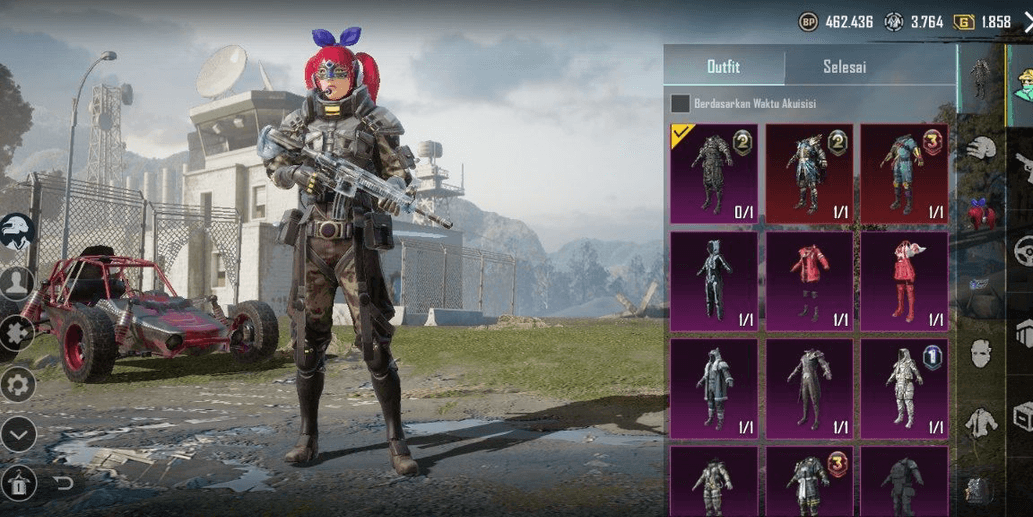
Task: Open the Selesai tab
Action: [844, 67]
